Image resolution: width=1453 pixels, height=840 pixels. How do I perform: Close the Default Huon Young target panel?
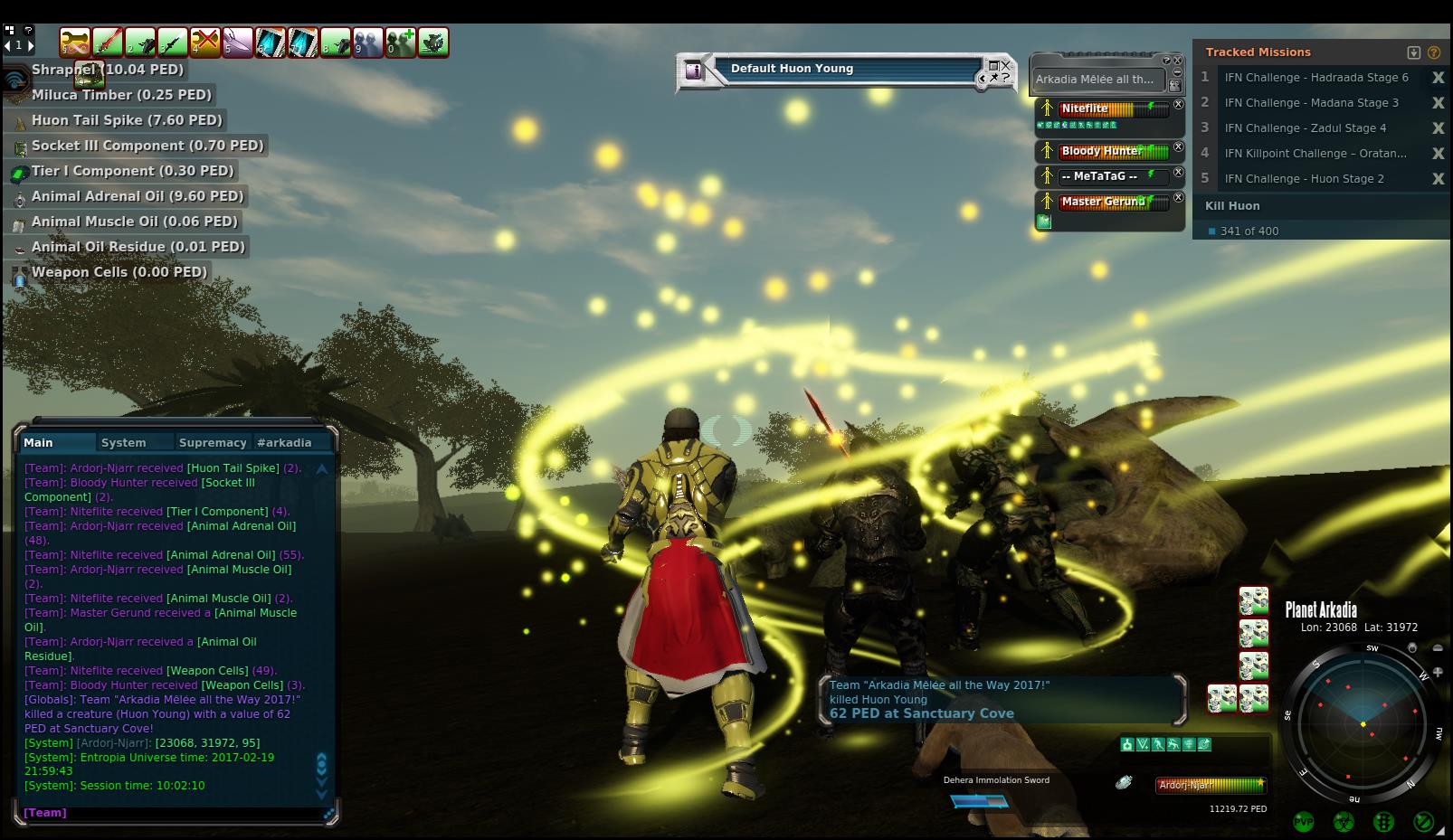pyautogui.click(x=1006, y=65)
